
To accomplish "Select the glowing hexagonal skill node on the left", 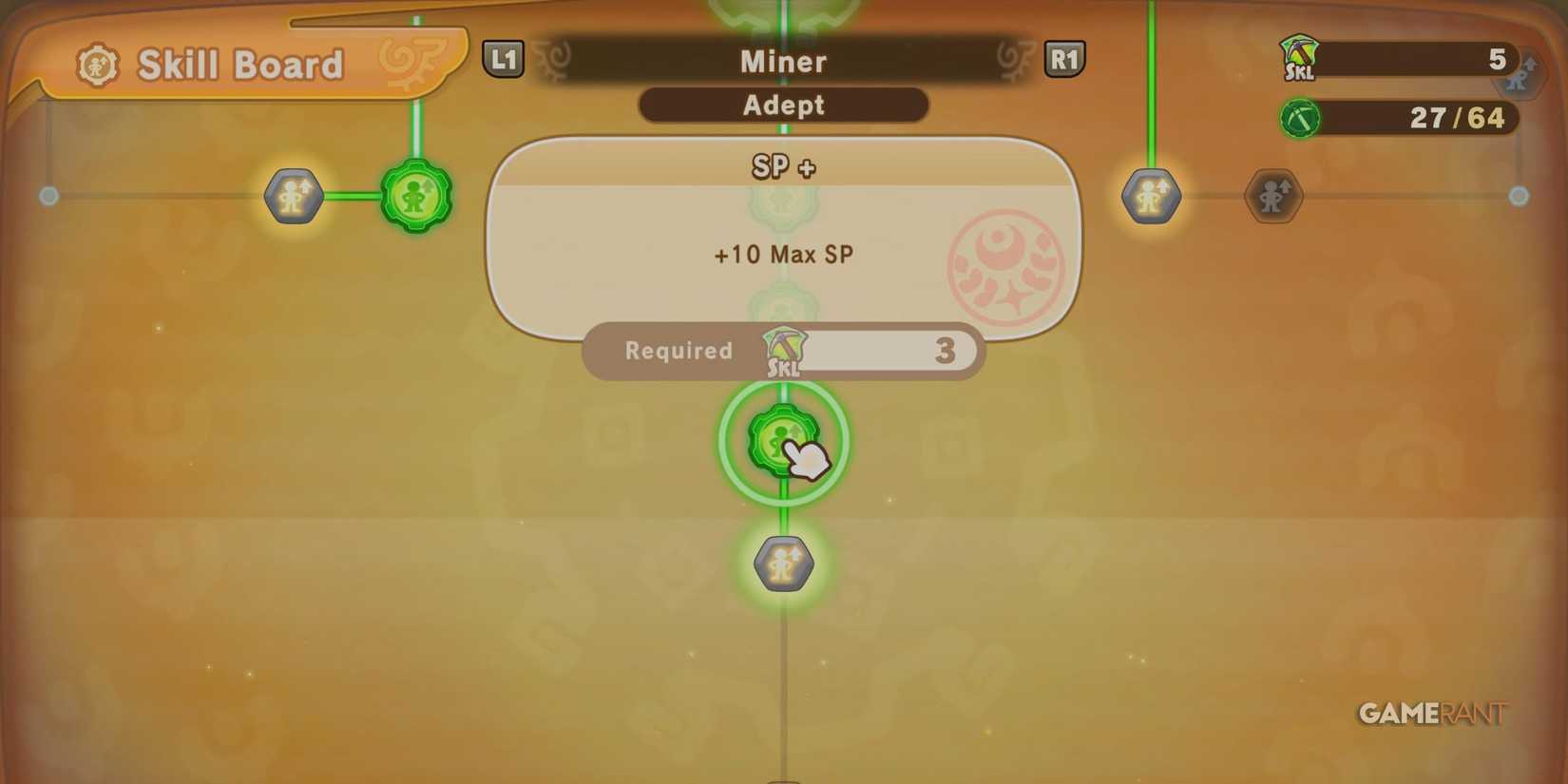I will tap(293, 197).
